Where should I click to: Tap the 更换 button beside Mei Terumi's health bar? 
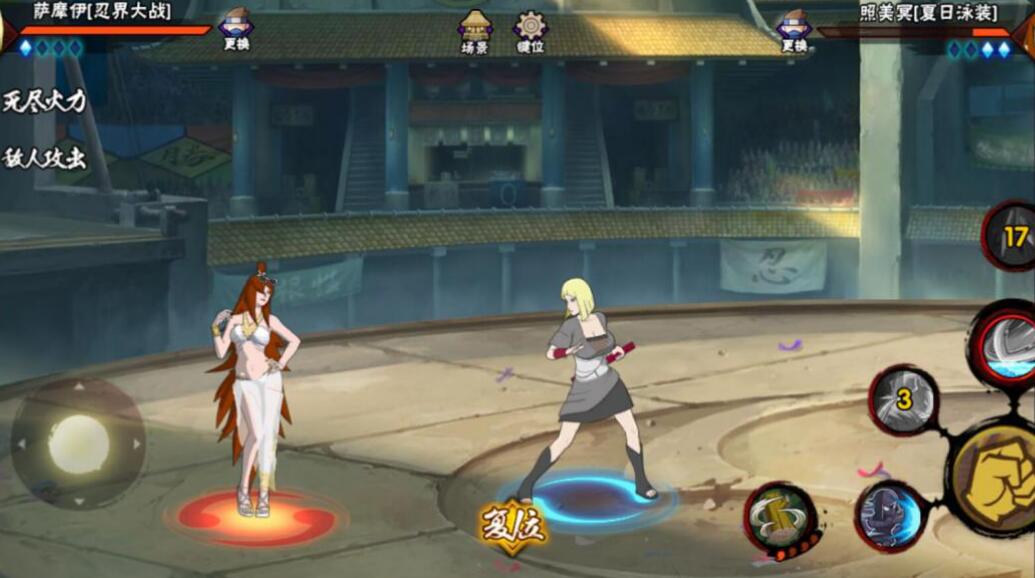pos(794,30)
